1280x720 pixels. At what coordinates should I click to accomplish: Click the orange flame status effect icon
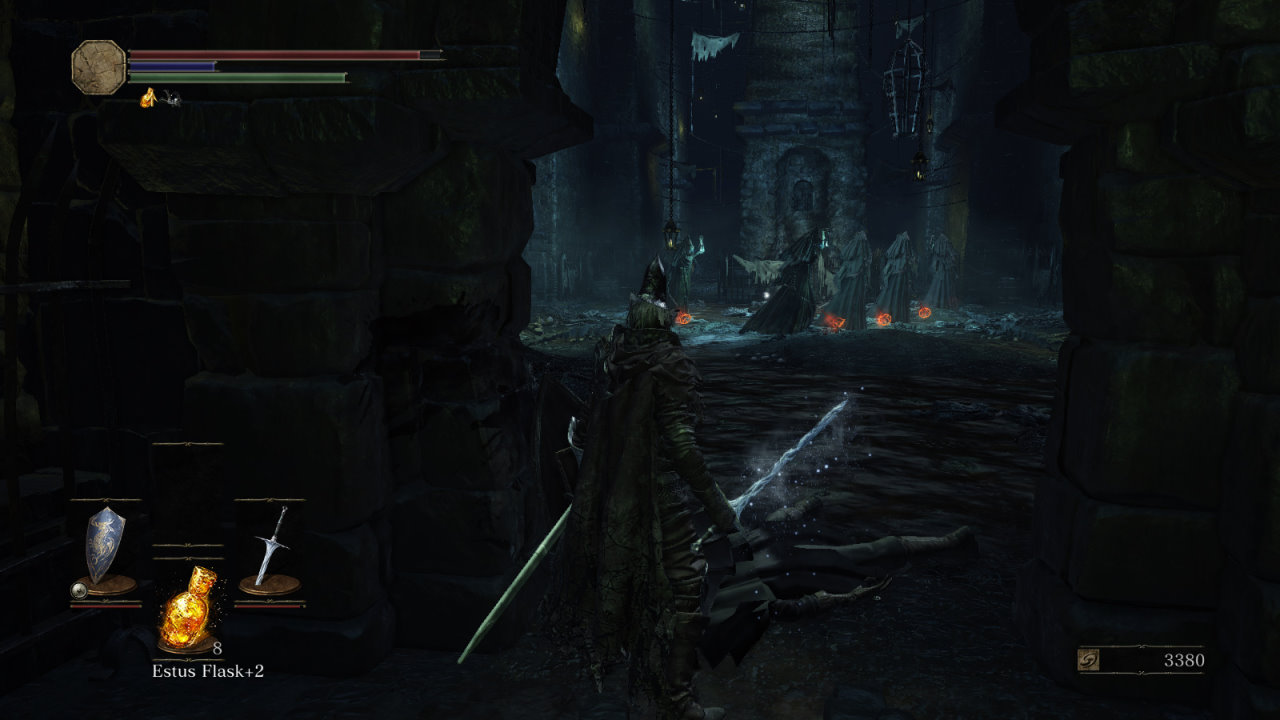point(149,97)
